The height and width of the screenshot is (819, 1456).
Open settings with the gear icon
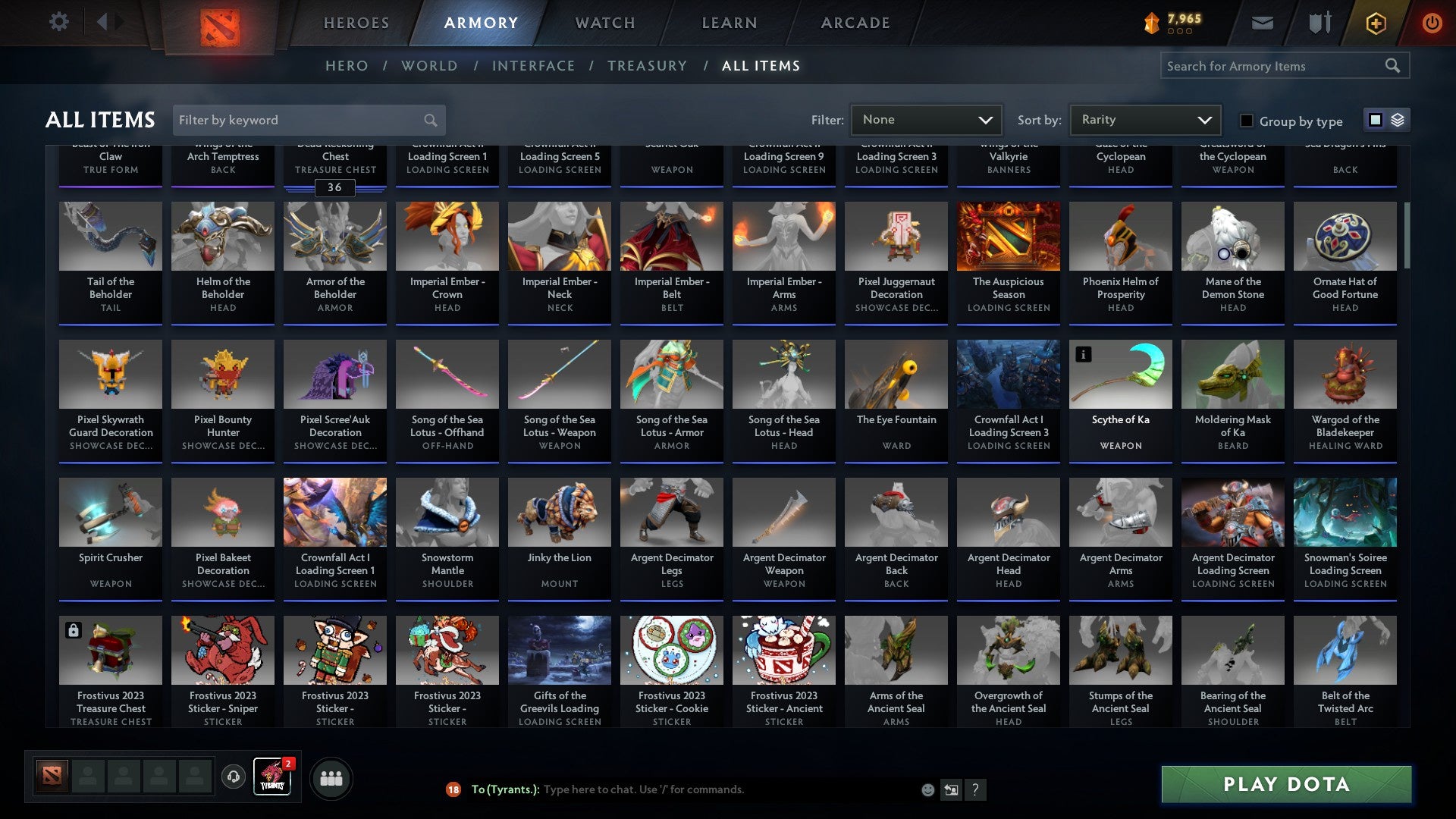(58, 22)
